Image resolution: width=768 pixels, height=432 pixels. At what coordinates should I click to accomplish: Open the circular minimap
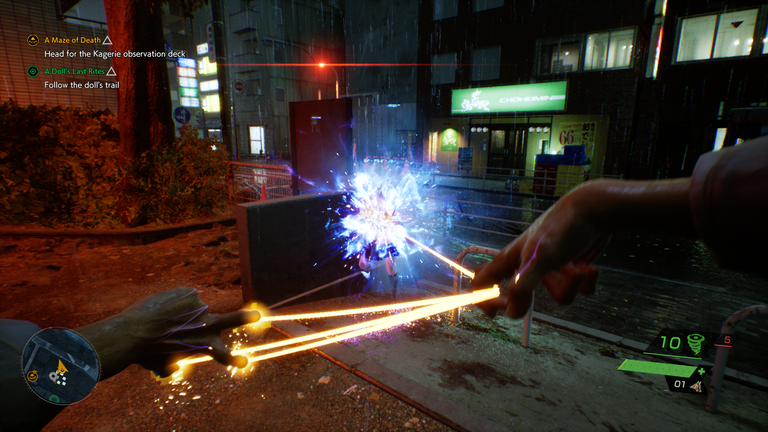point(62,364)
